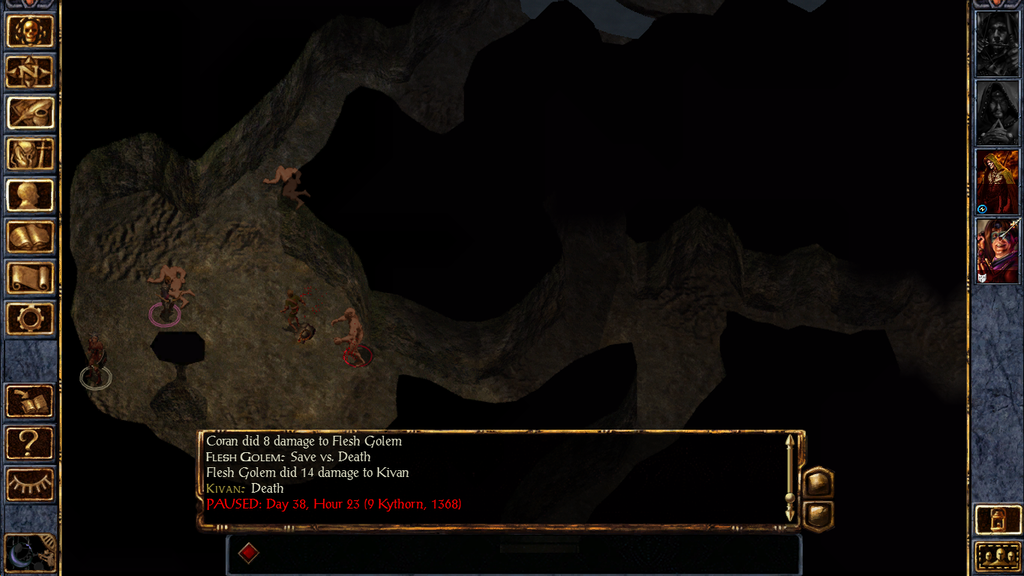
Task: Click the moon clock to unpause
Action: pyautogui.click(x=28, y=553)
